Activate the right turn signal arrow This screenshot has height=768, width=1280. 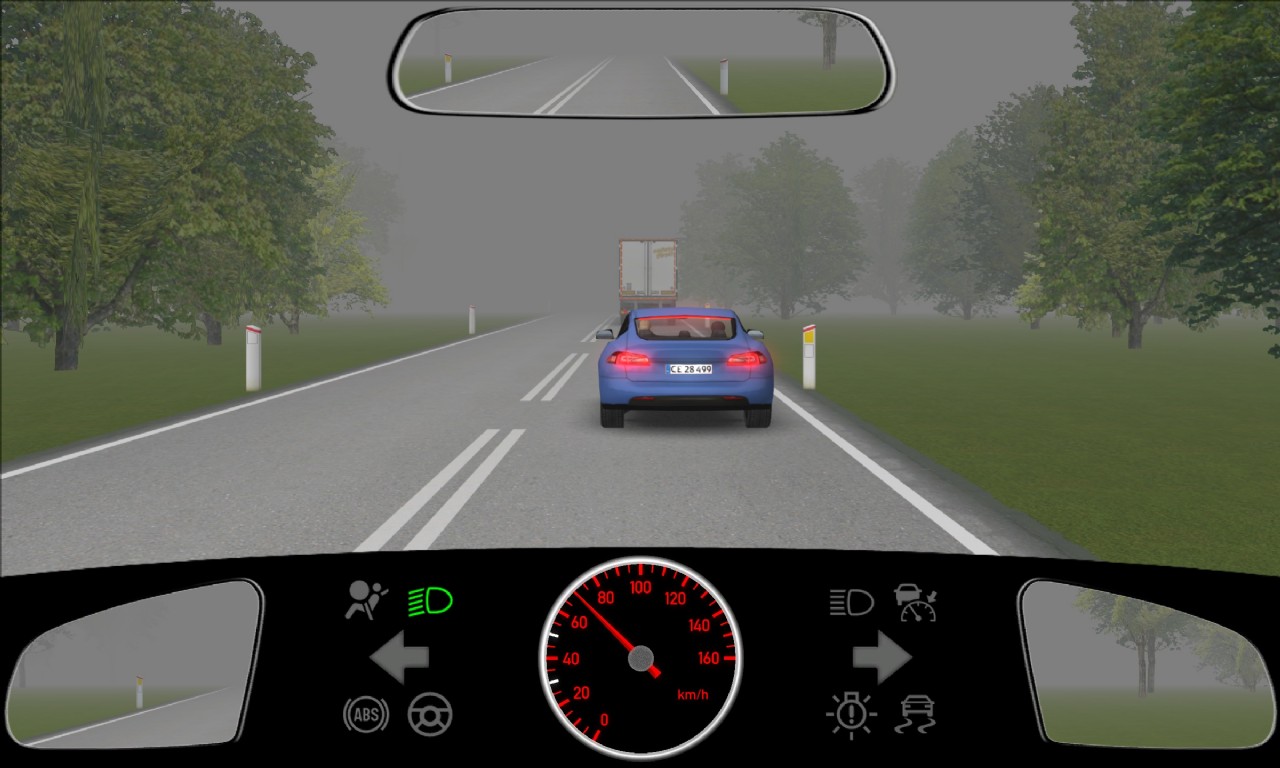(881, 658)
